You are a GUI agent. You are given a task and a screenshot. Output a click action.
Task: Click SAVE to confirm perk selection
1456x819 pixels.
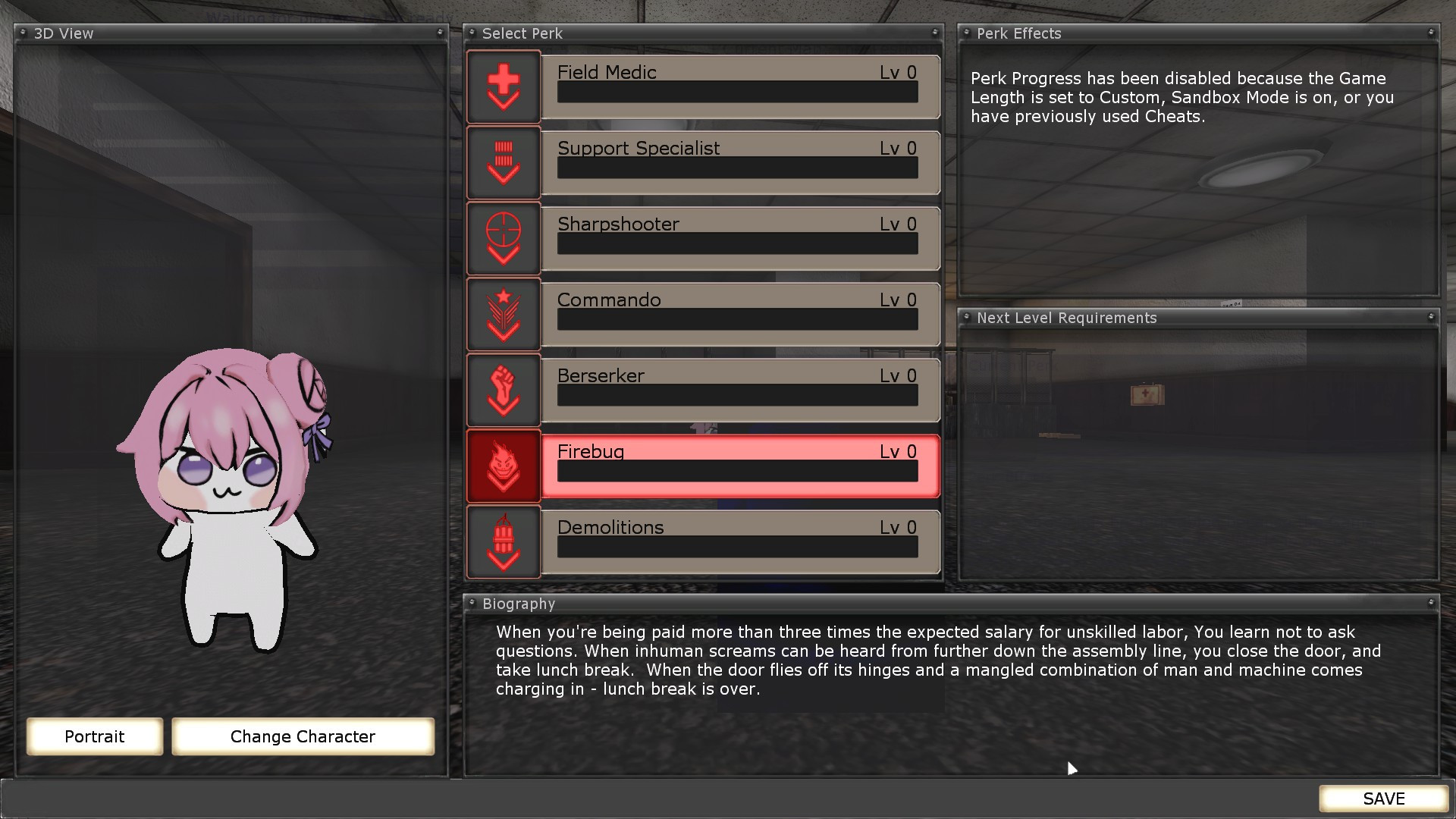pyautogui.click(x=1382, y=799)
